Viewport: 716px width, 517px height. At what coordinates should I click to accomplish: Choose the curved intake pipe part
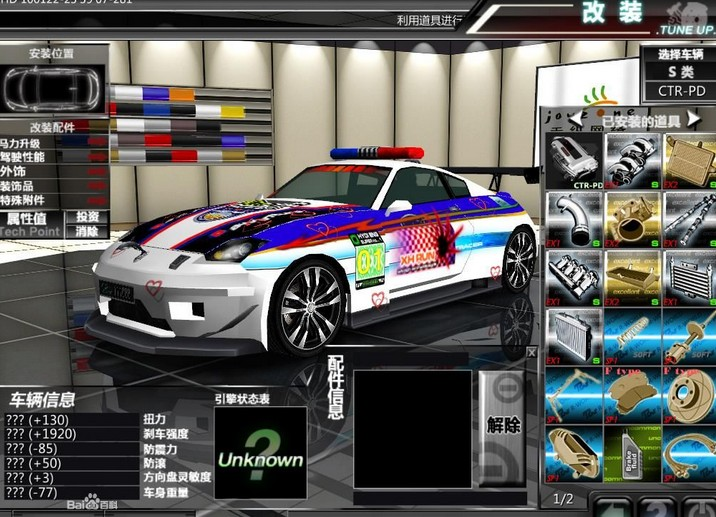coord(573,218)
